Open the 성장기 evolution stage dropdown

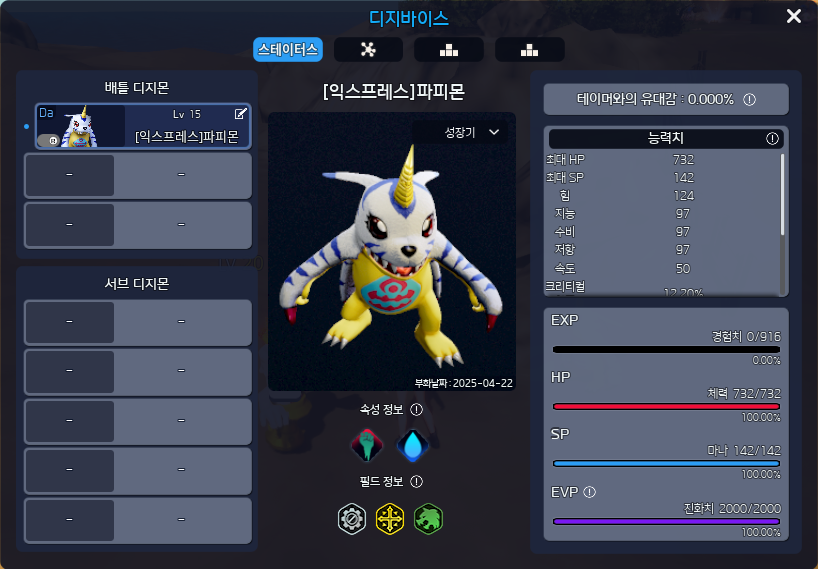[x=472, y=132]
